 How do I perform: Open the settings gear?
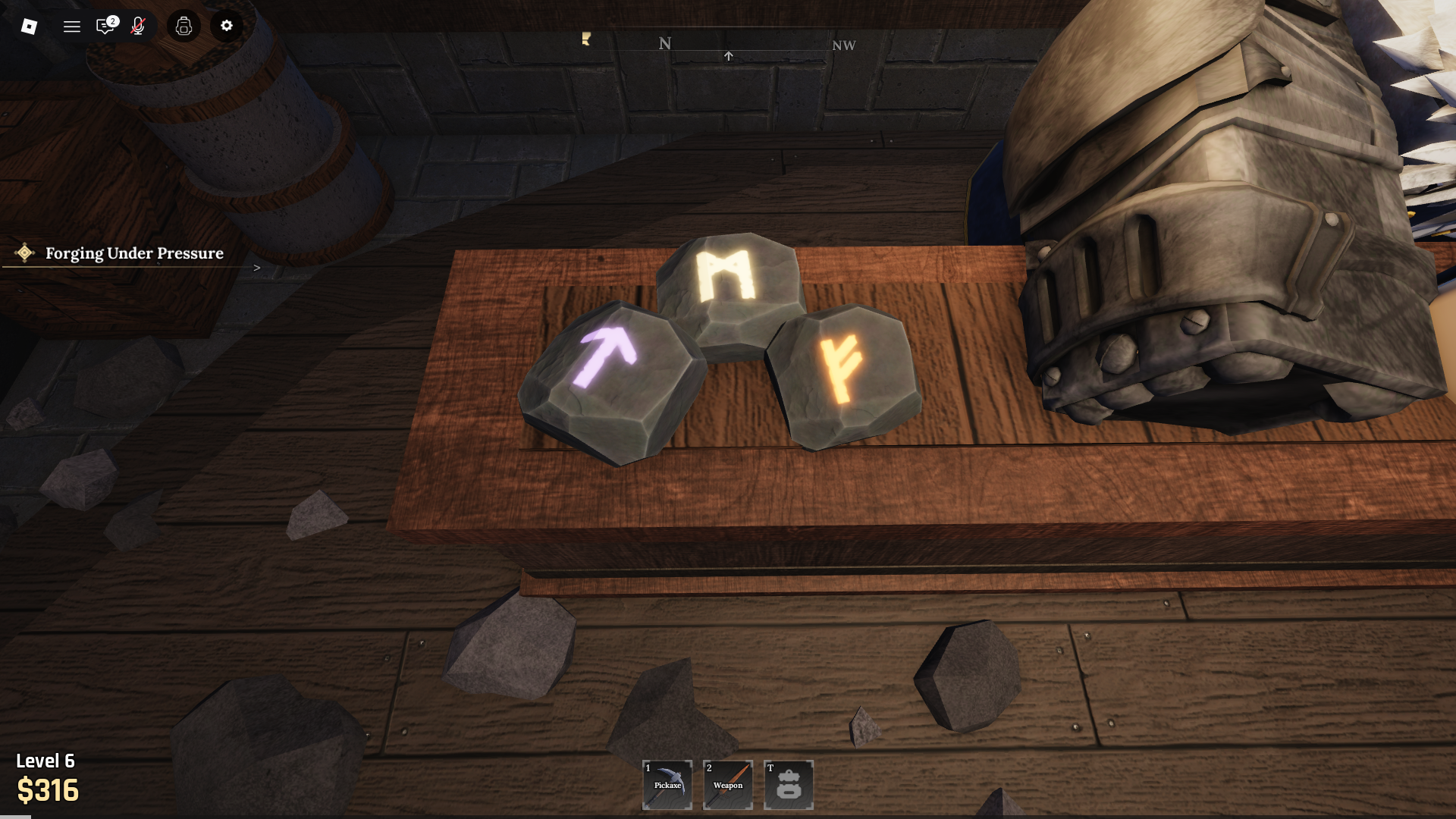226,27
